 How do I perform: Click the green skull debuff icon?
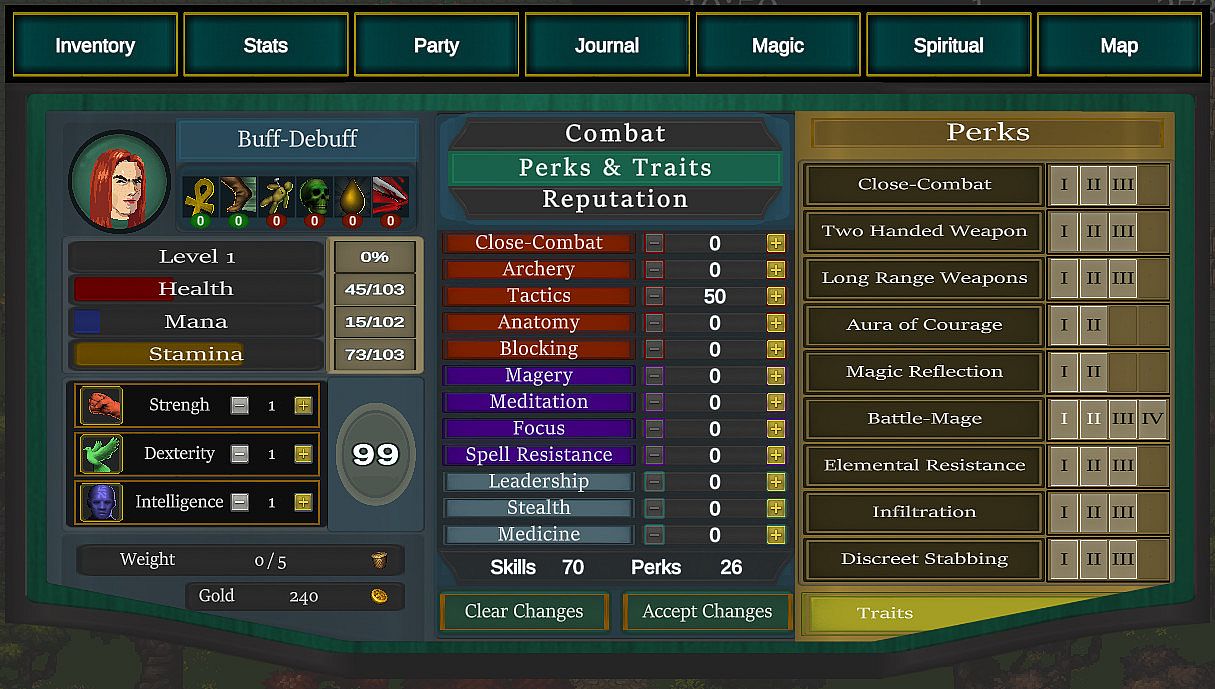[x=315, y=198]
